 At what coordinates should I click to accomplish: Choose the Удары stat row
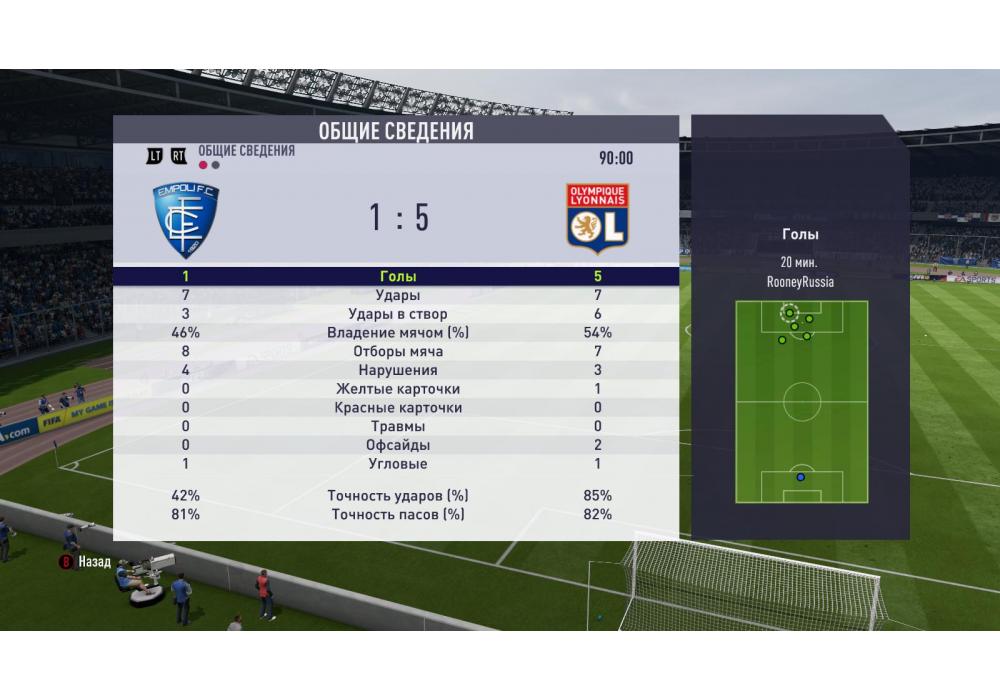tap(396, 296)
